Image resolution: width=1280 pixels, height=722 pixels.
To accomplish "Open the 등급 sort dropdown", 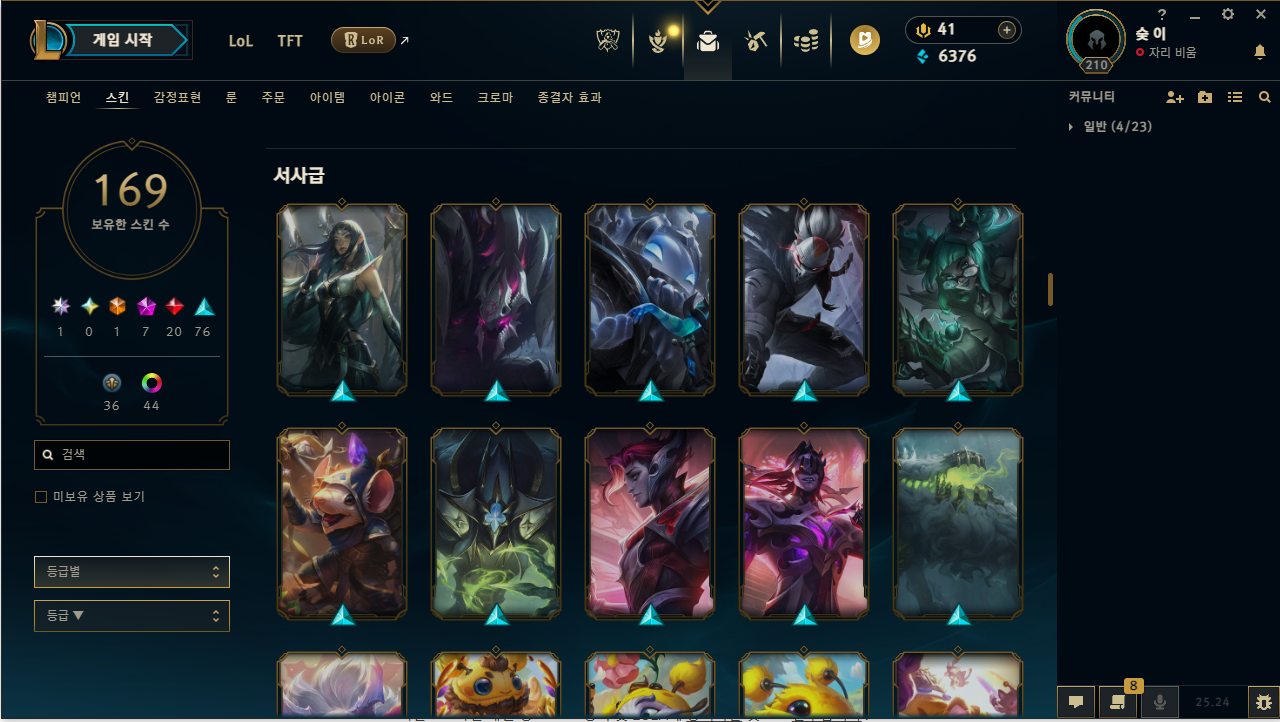I will 131,615.
